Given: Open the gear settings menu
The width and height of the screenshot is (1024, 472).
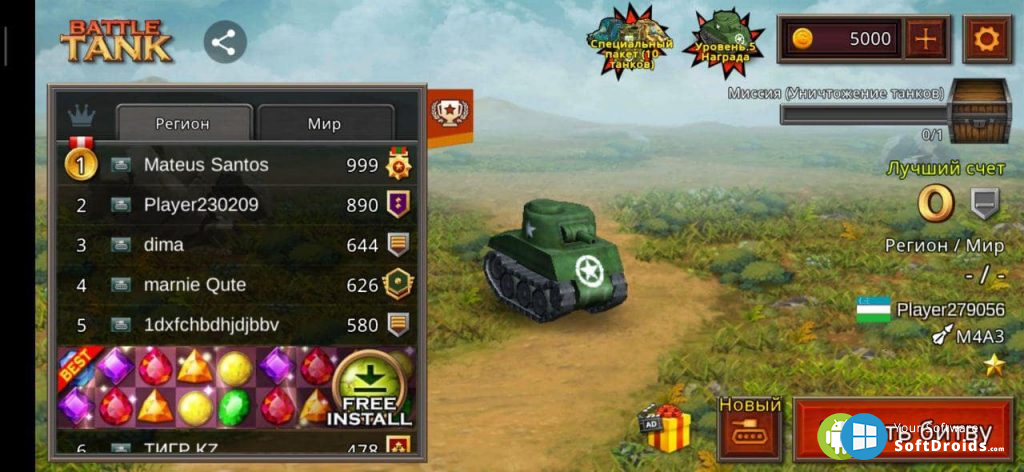Looking at the screenshot, I should coord(987,39).
